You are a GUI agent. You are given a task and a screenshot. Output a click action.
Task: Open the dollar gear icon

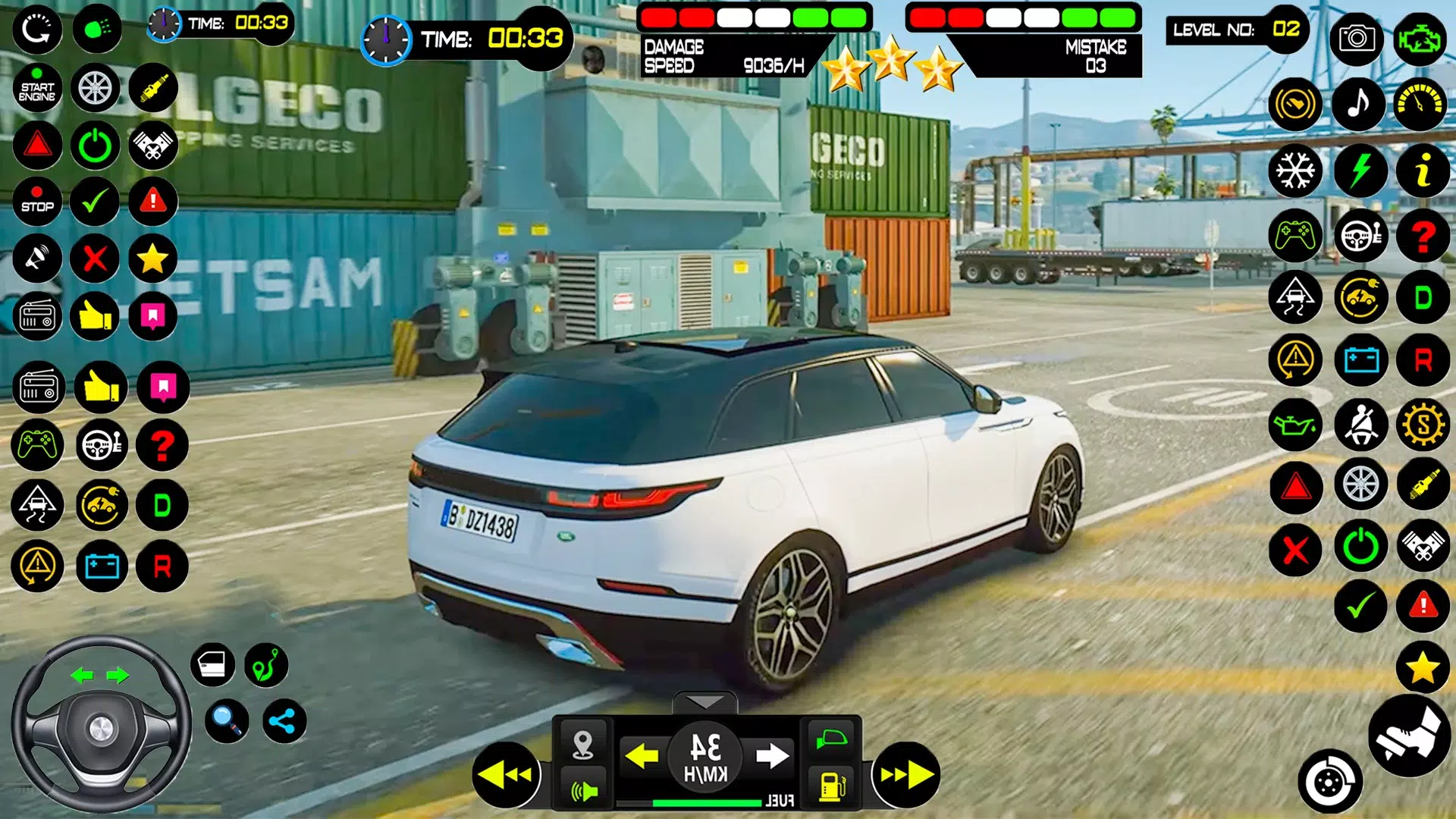pos(1423,424)
